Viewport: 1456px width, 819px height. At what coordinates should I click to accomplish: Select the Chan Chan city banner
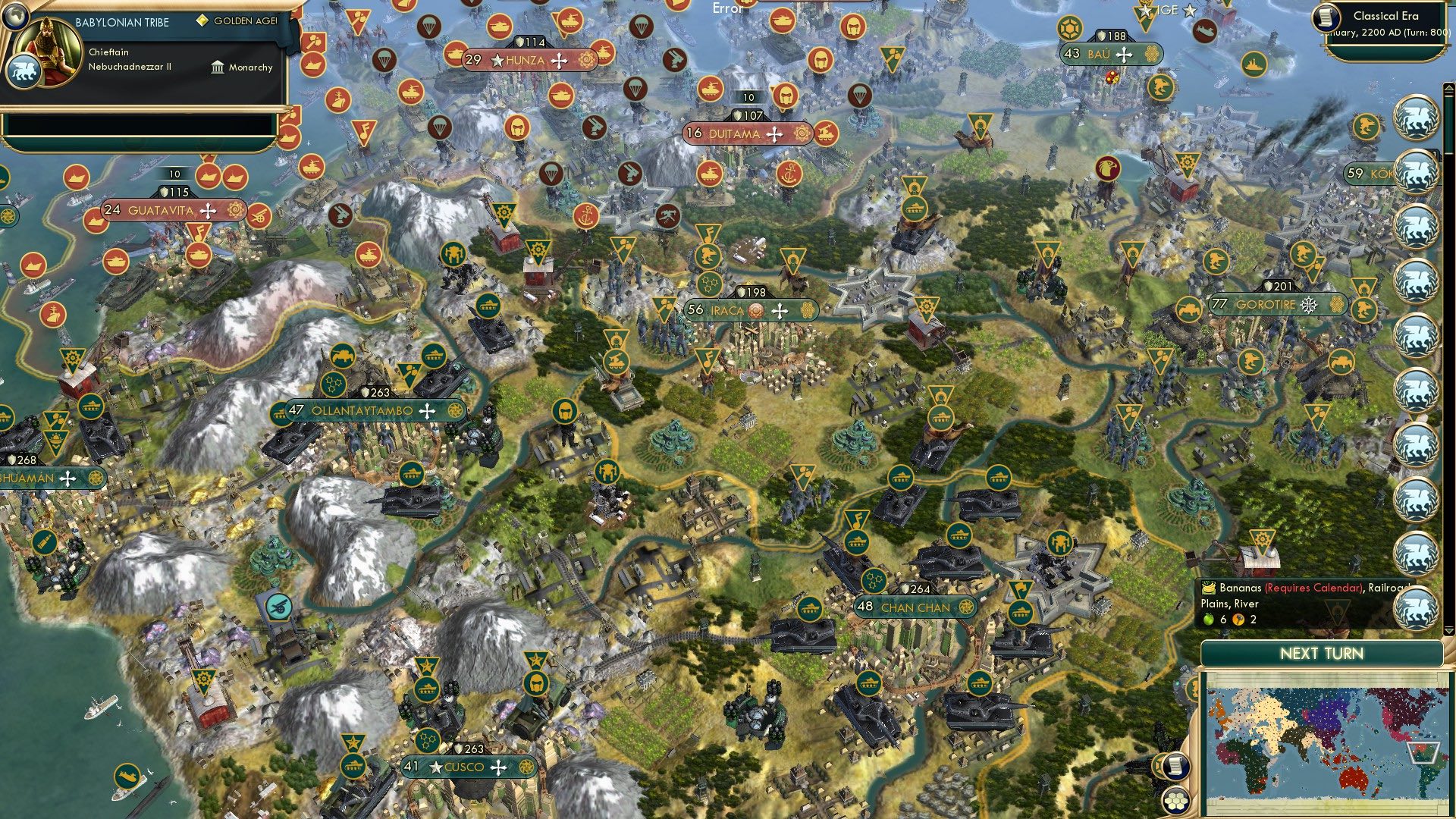point(915,607)
